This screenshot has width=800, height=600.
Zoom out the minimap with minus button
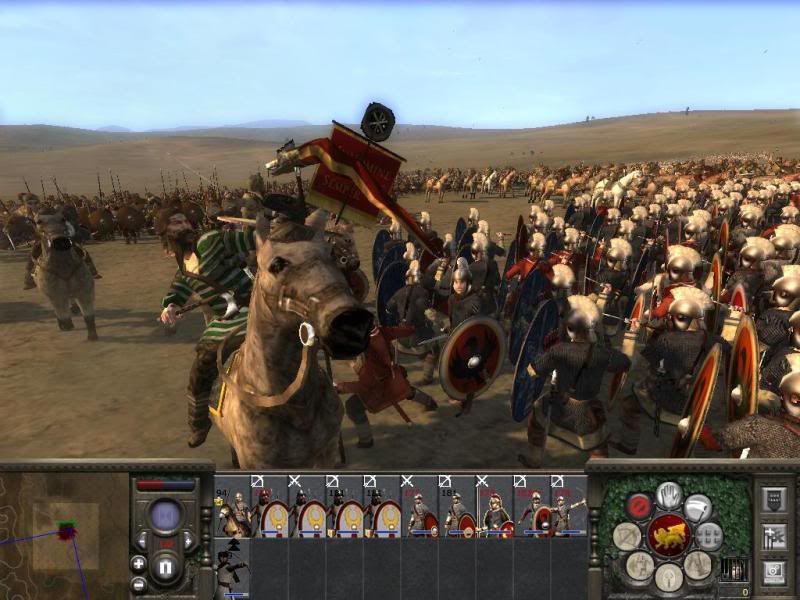(x=138, y=584)
